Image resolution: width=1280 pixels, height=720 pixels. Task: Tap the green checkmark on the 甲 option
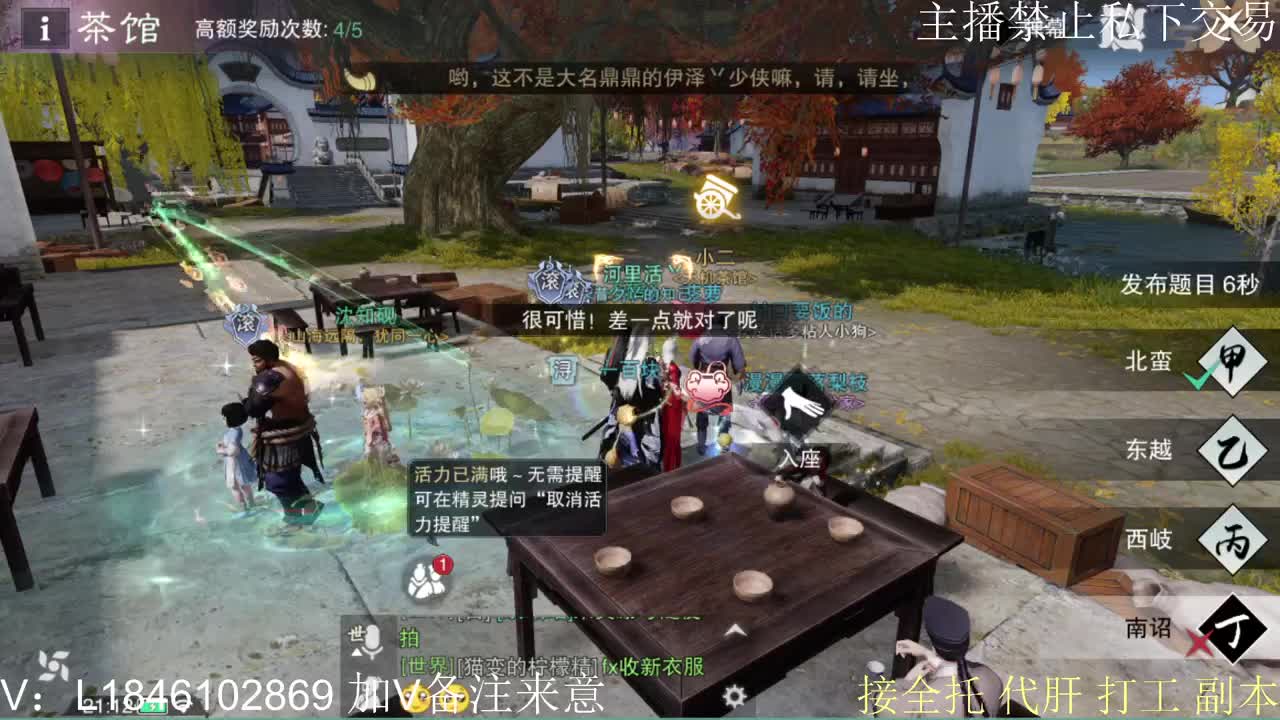(x=1199, y=378)
